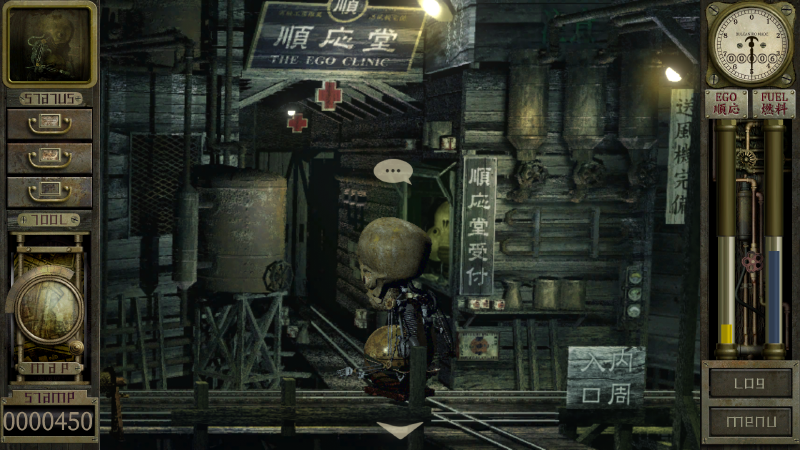This screenshot has width=800, height=450.
Task: Open the Tool label
Action: coord(49,219)
